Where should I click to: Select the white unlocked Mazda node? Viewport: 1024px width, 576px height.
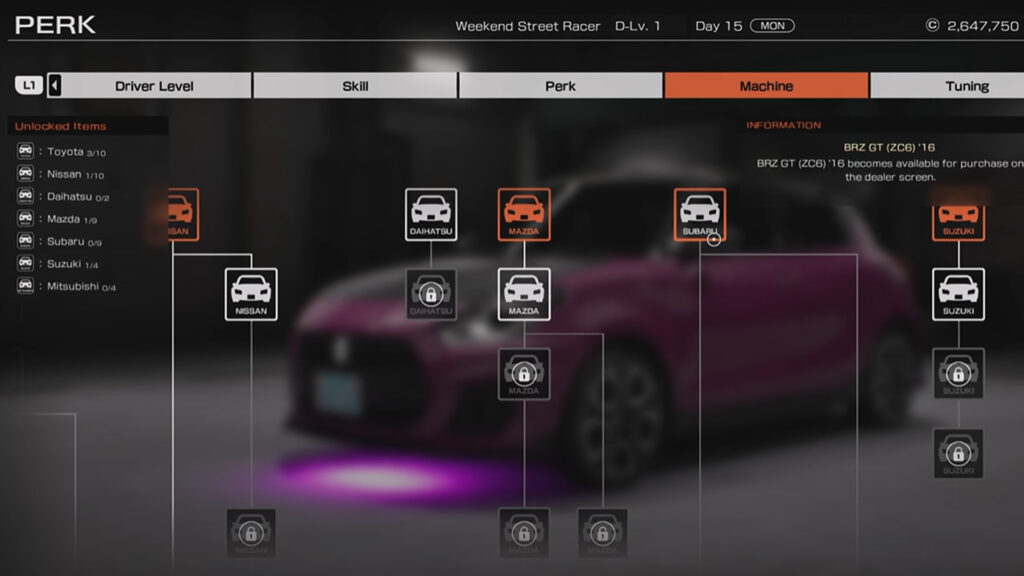click(x=524, y=294)
